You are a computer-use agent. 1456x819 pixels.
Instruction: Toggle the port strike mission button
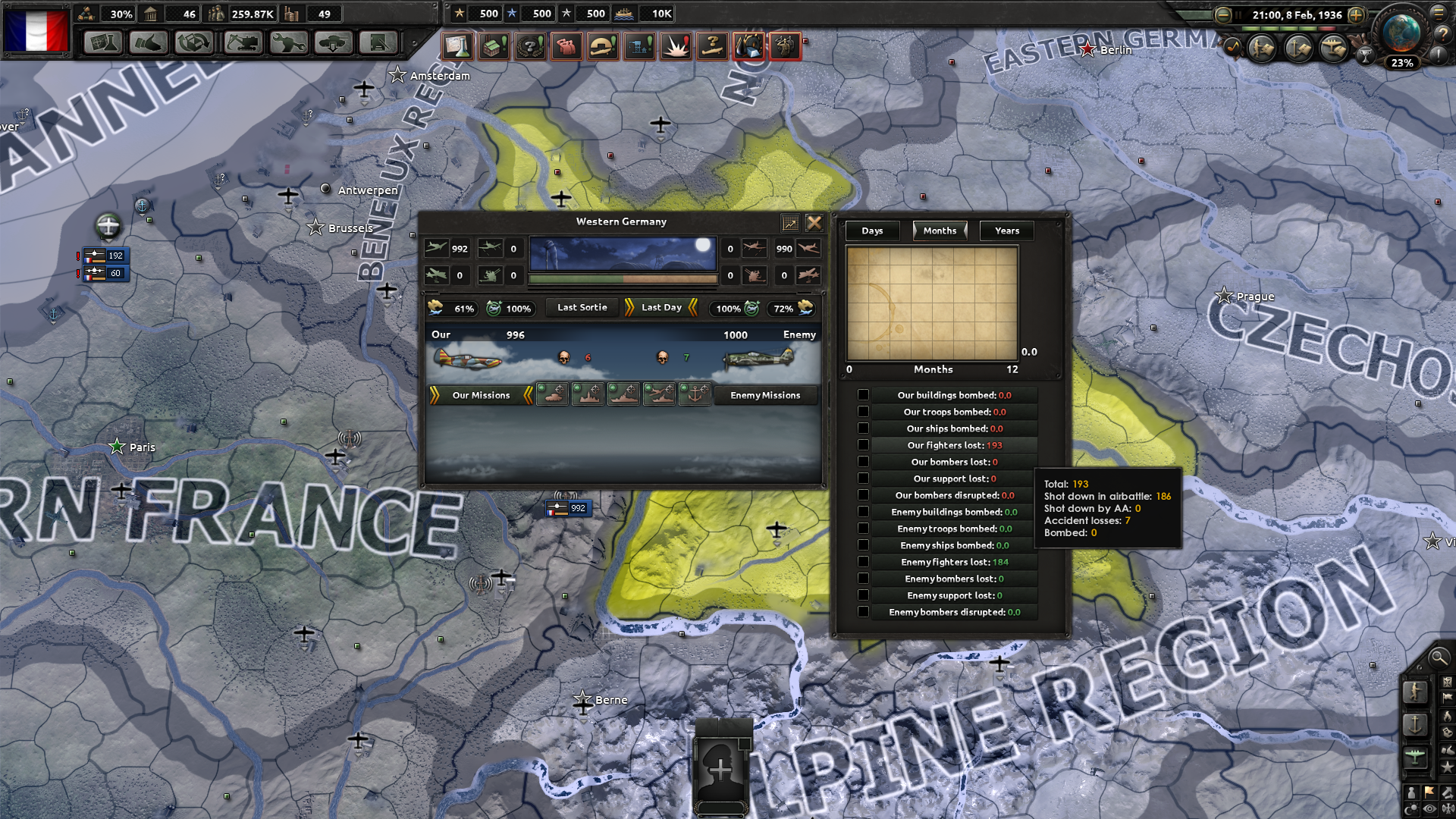695,395
